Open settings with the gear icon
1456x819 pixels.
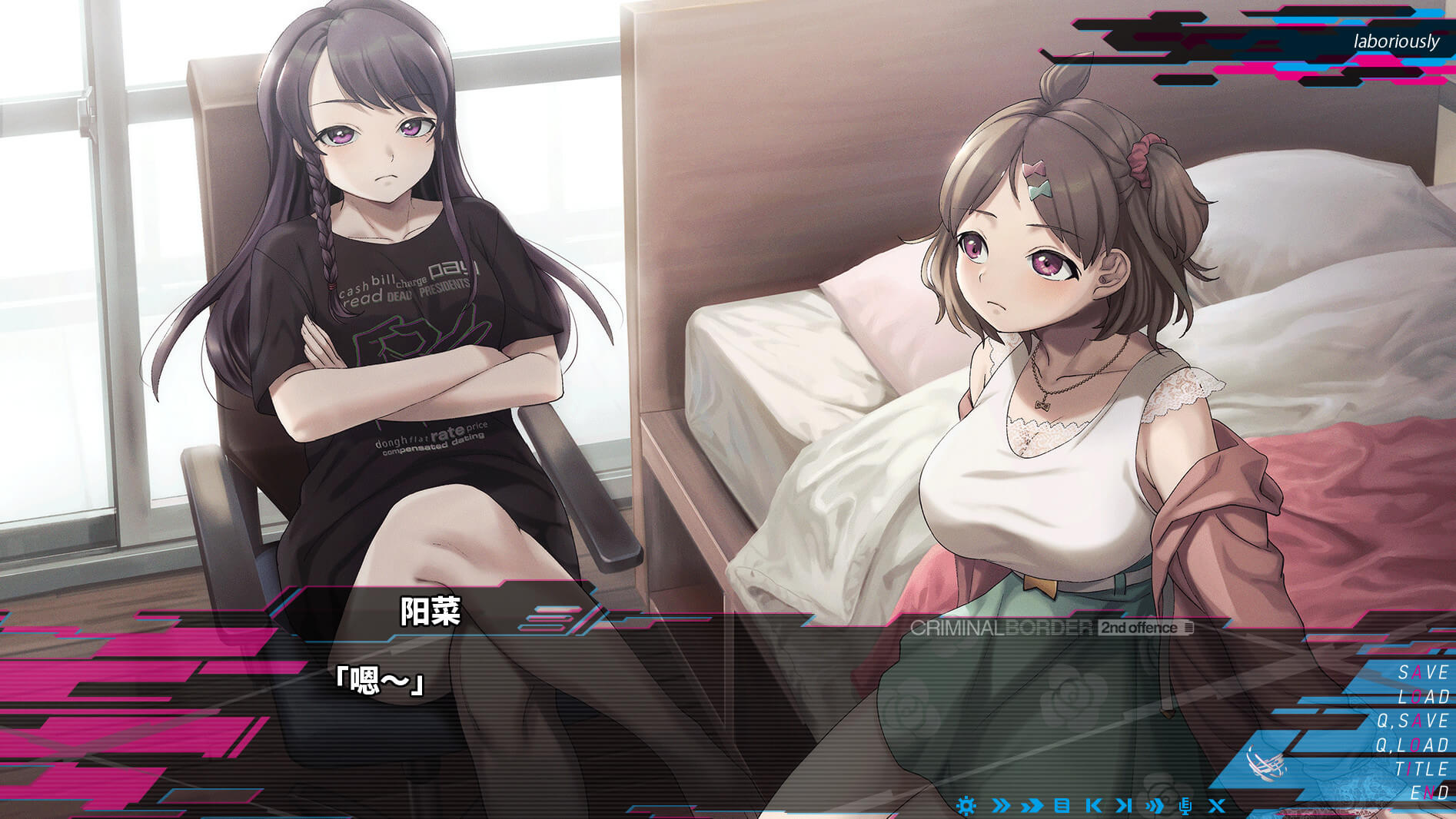pos(966,805)
